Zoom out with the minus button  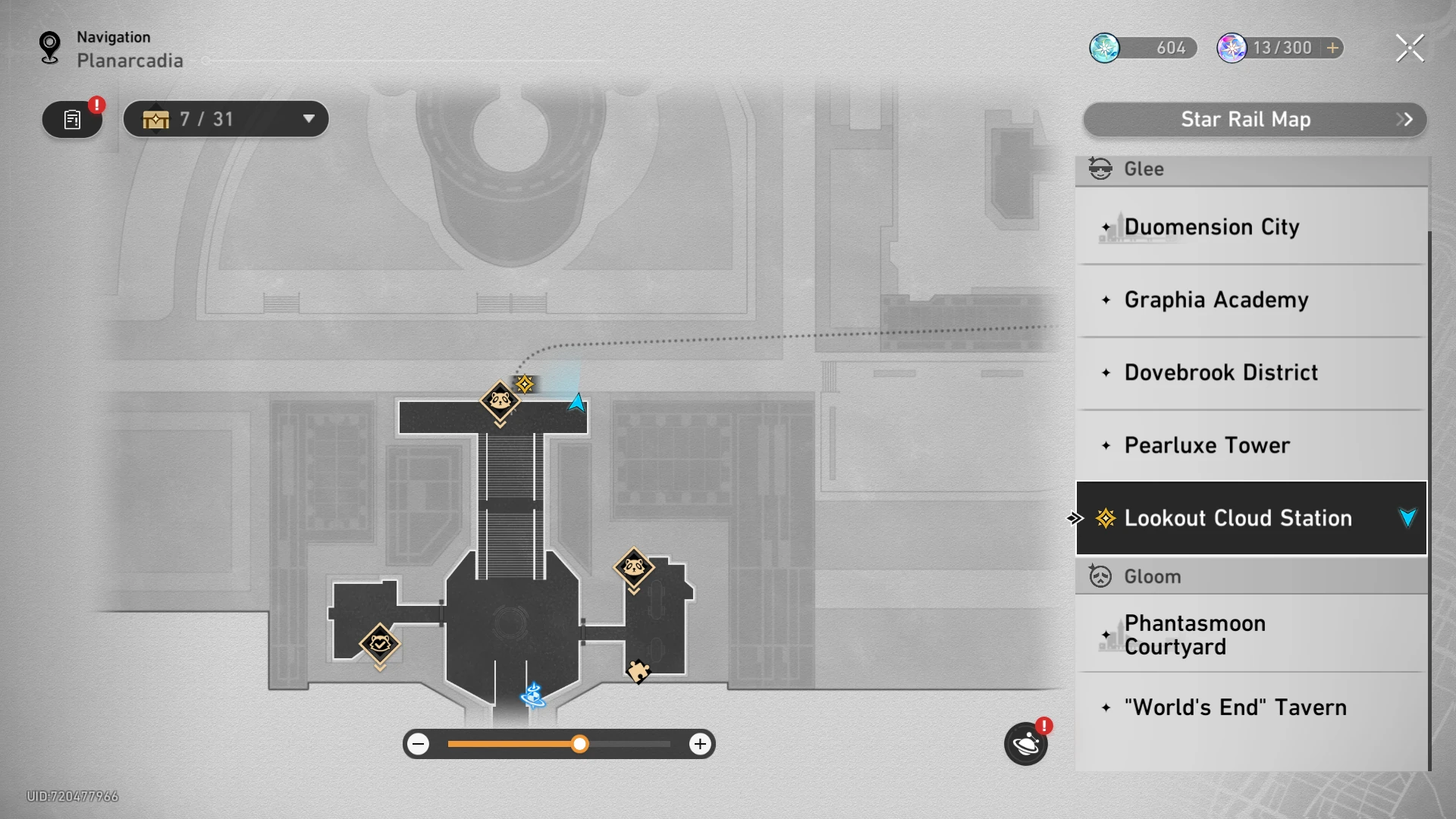coord(418,744)
